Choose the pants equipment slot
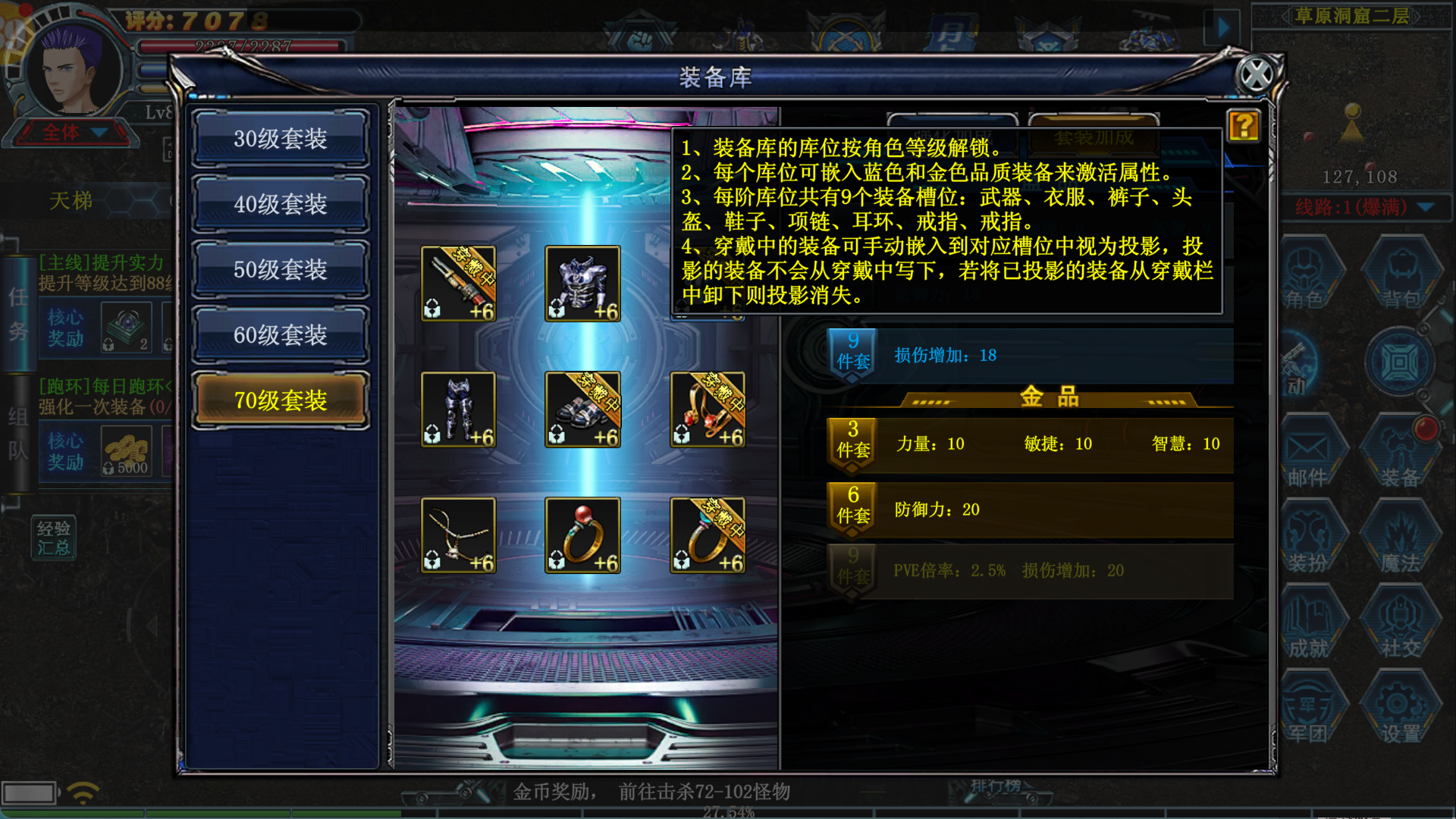 (x=458, y=409)
